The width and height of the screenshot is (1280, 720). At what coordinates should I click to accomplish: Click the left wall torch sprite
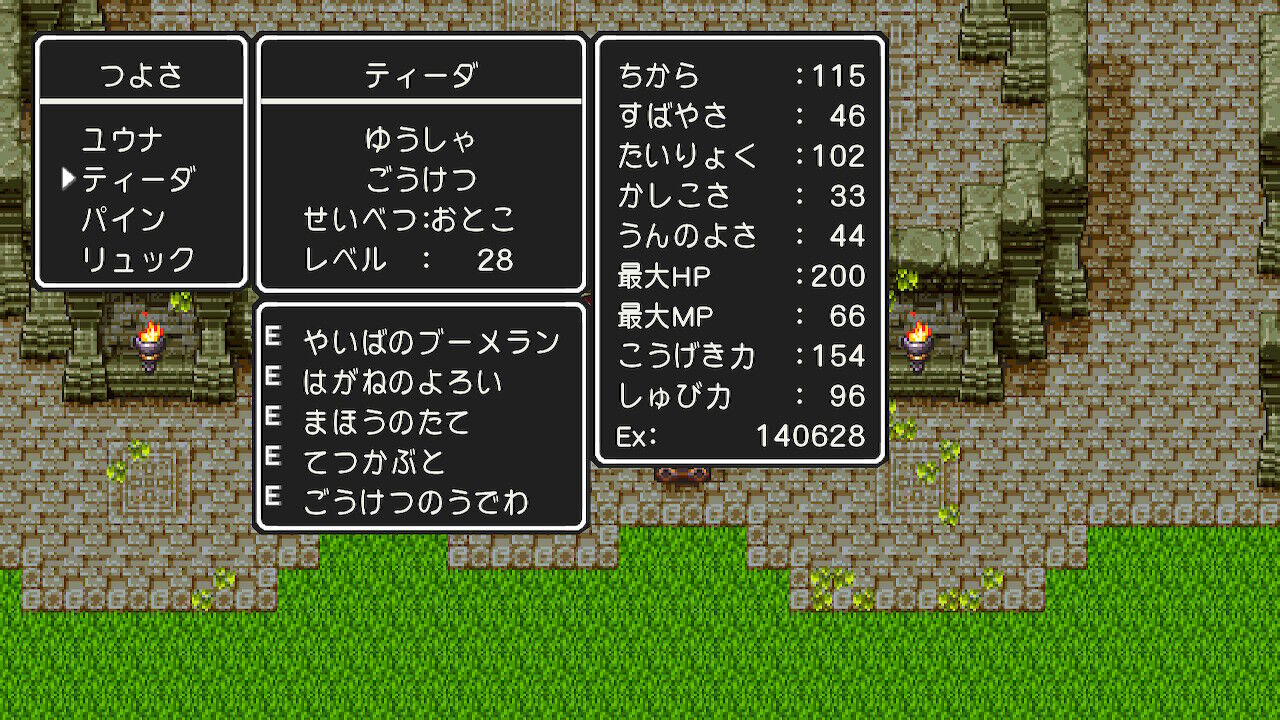point(148,340)
